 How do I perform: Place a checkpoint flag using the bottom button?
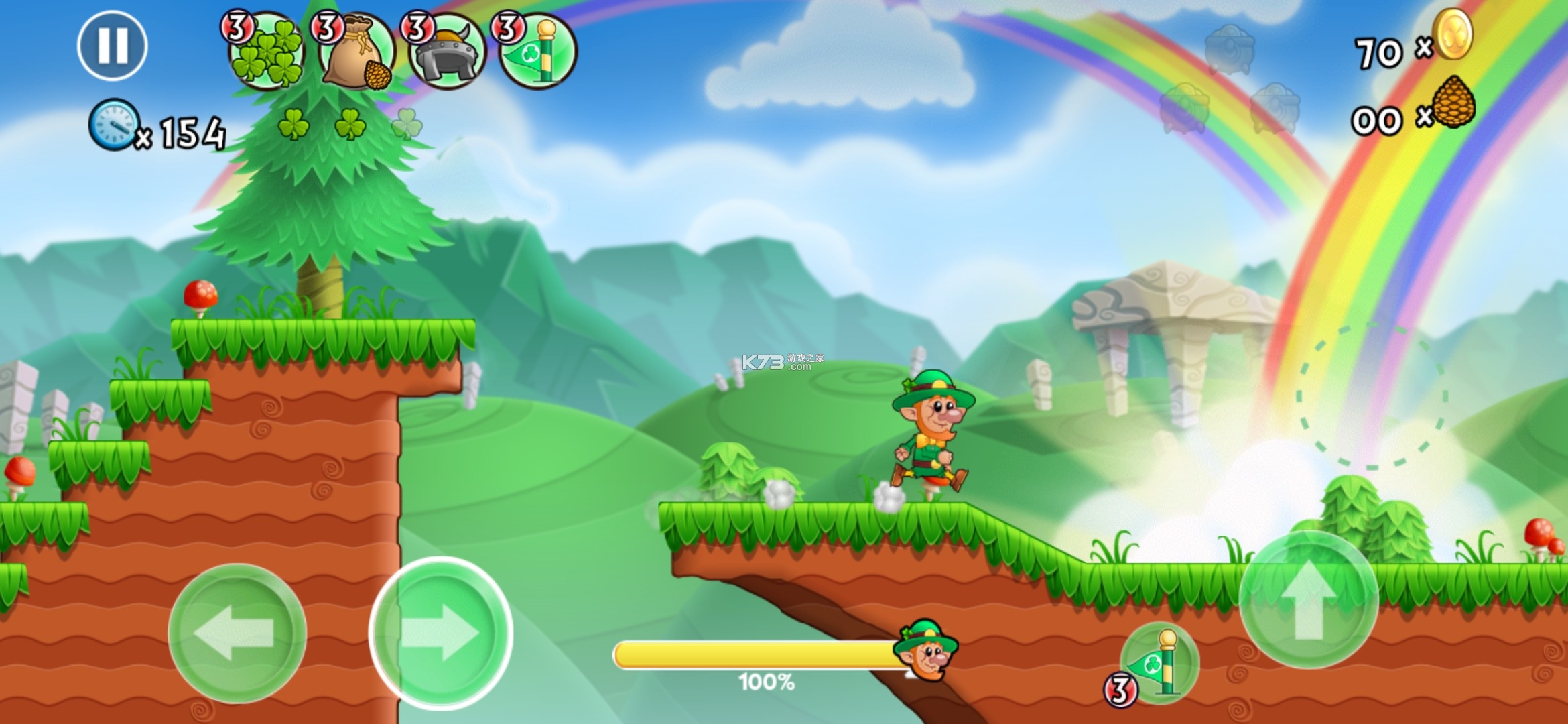(x=1159, y=664)
